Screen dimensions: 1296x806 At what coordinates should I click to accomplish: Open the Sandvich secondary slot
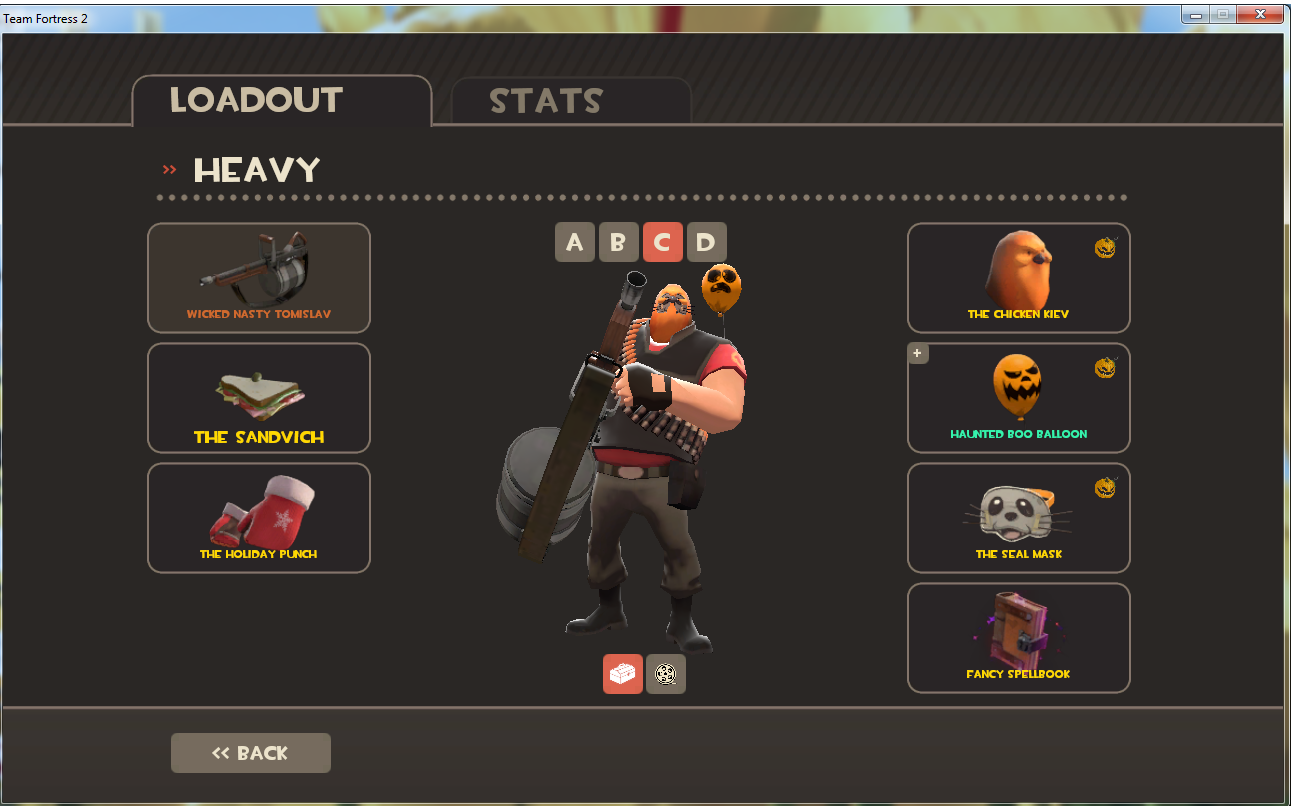[x=258, y=398]
